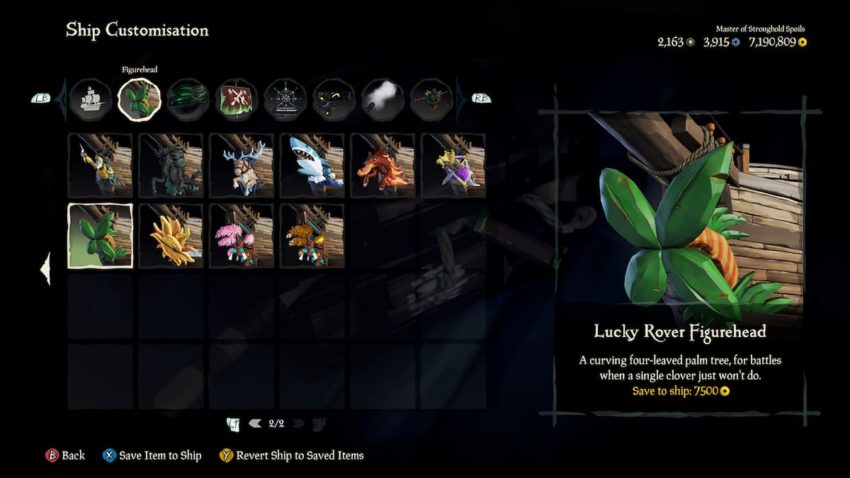
Task: Go to the previous figurehead page arrow
Action: 256,424
